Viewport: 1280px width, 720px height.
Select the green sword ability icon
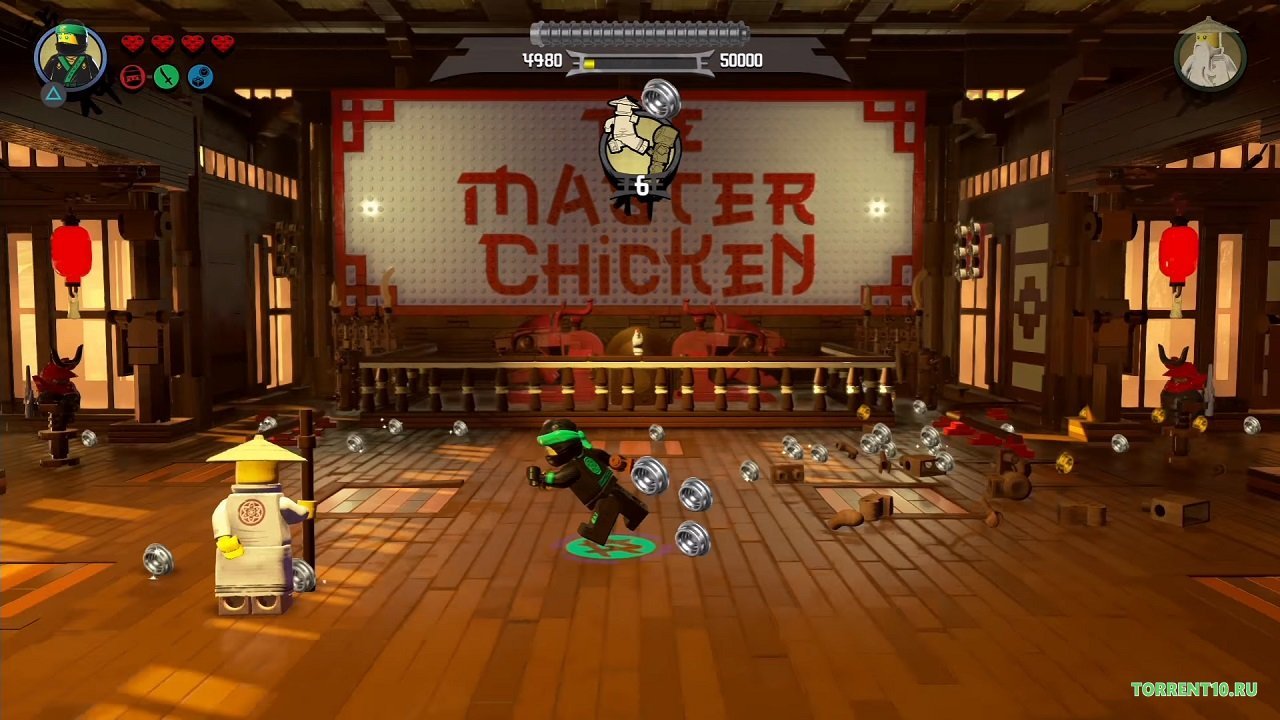click(x=168, y=76)
